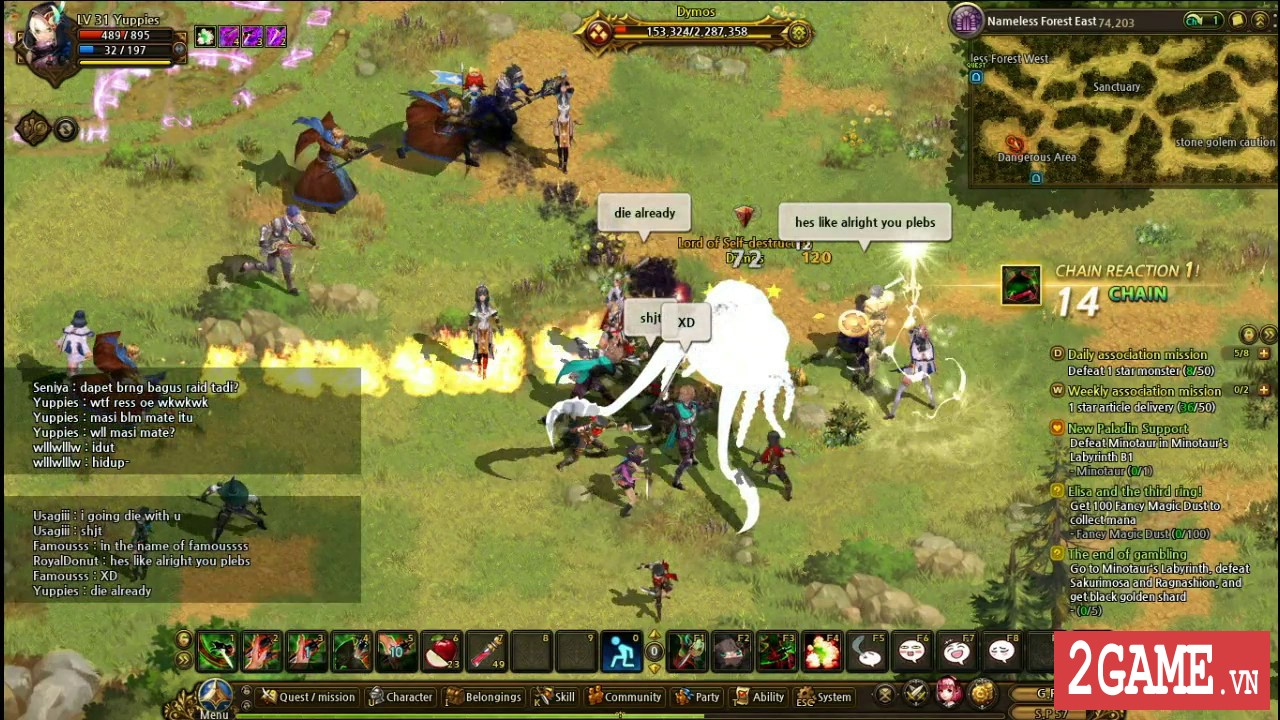Screen dimensions: 1280x720
Task: Expand Weekly association mission with its plus button
Action: click(x=1264, y=390)
